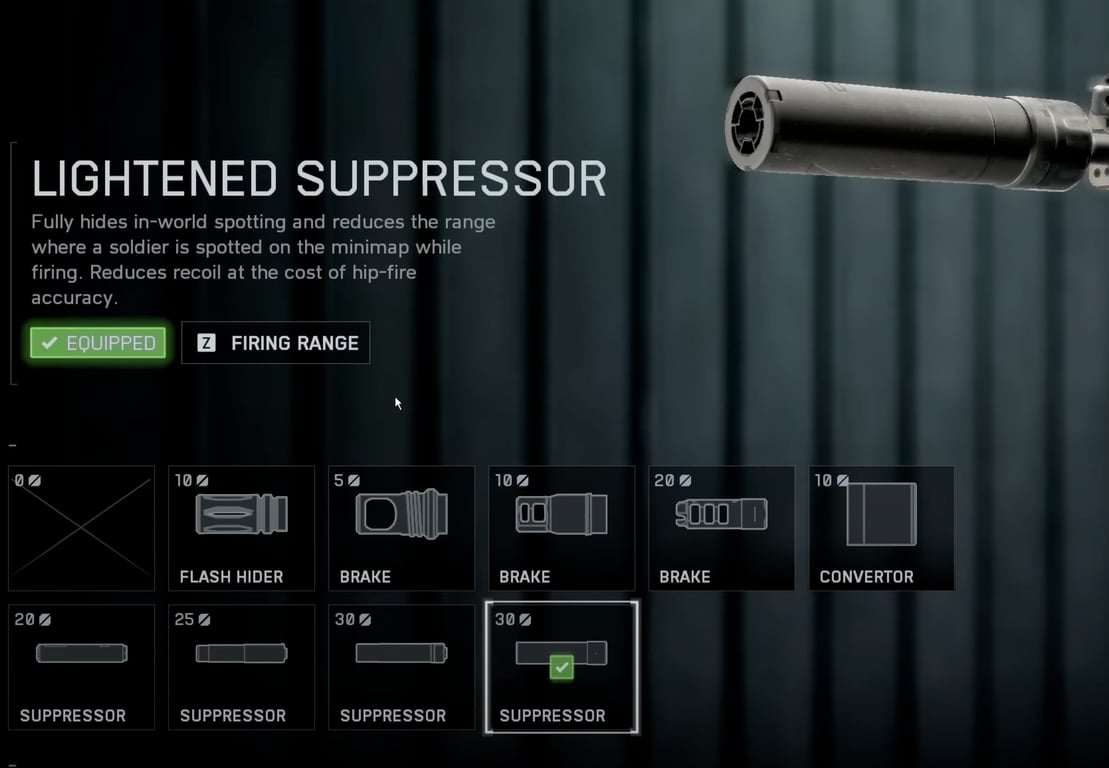Select the unequipped 30-point Suppressor
The width and height of the screenshot is (1109, 768).
(x=402, y=667)
